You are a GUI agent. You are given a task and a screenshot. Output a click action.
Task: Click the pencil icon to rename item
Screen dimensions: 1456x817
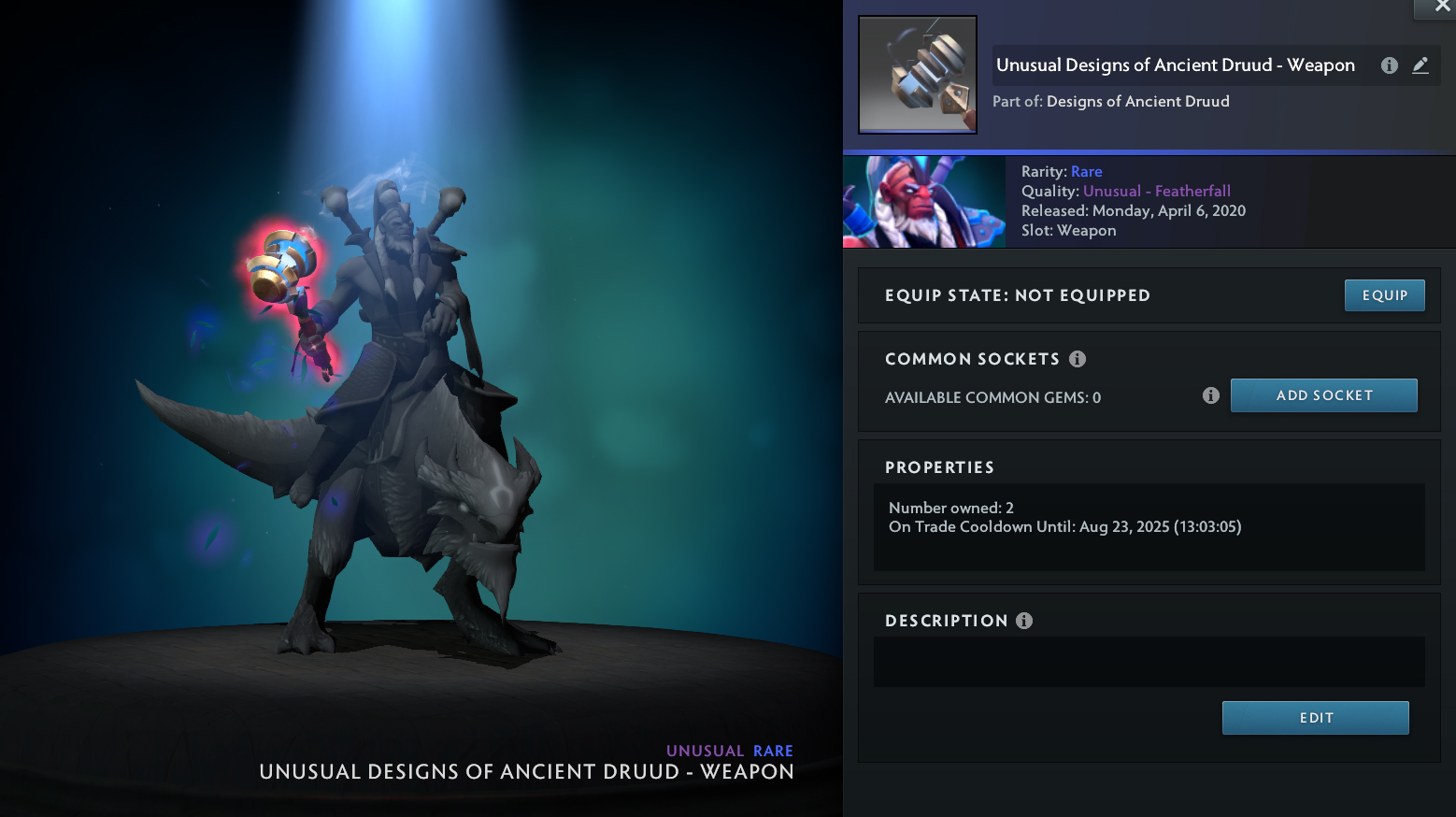click(x=1420, y=65)
